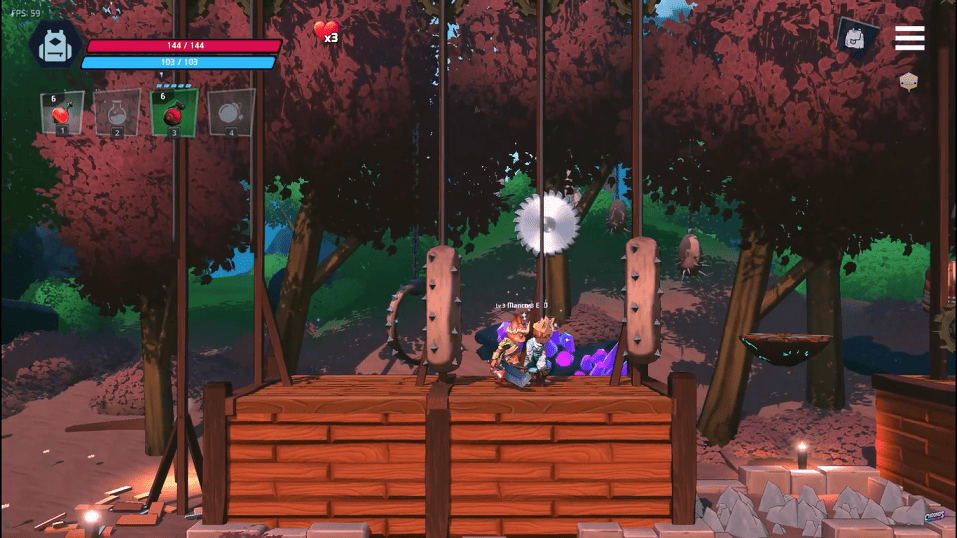Image resolution: width=957 pixels, height=538 pixels.
Task: Open the hamburger menu
Action: click(x=909, y=38)
